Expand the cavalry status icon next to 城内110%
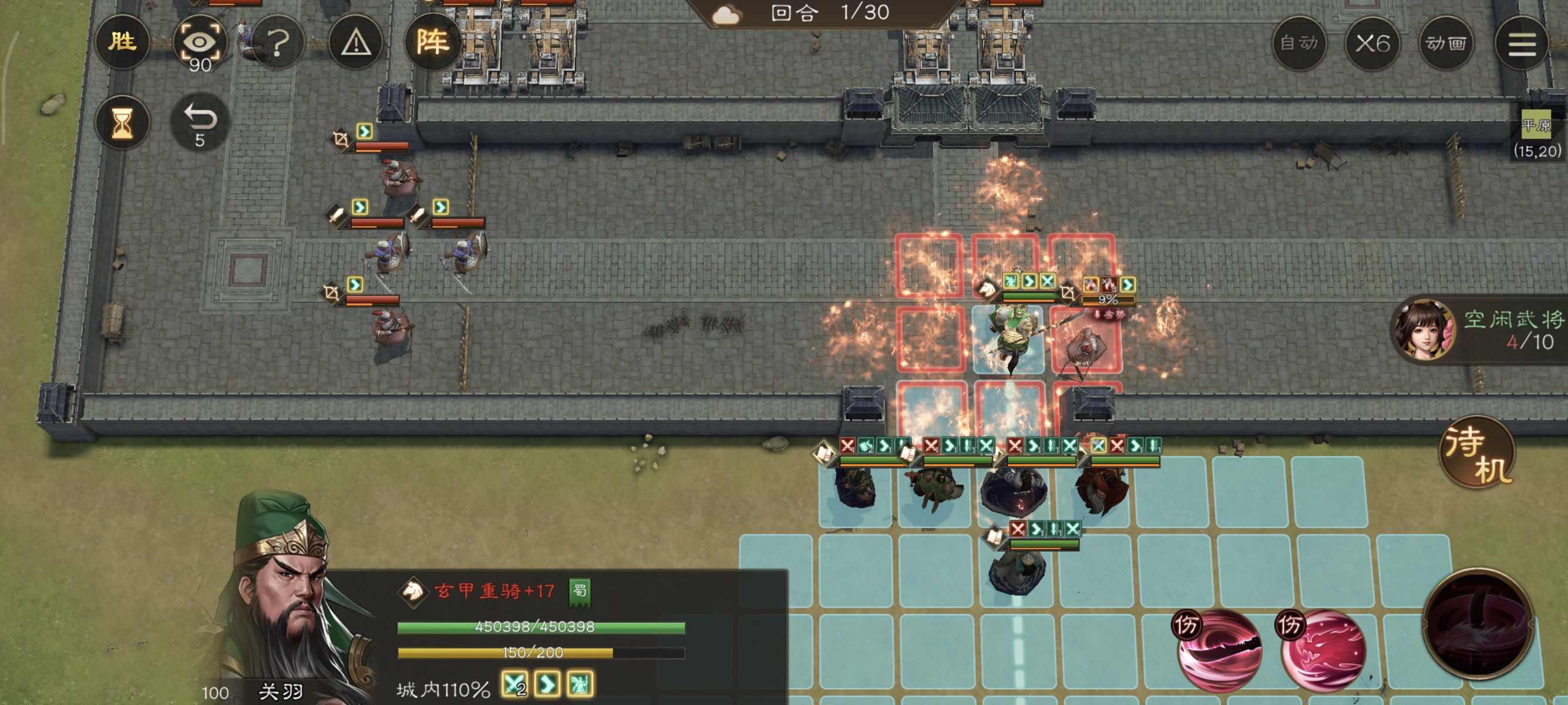This screenshot has width=1568, height=705. click(x=581, y=683)
